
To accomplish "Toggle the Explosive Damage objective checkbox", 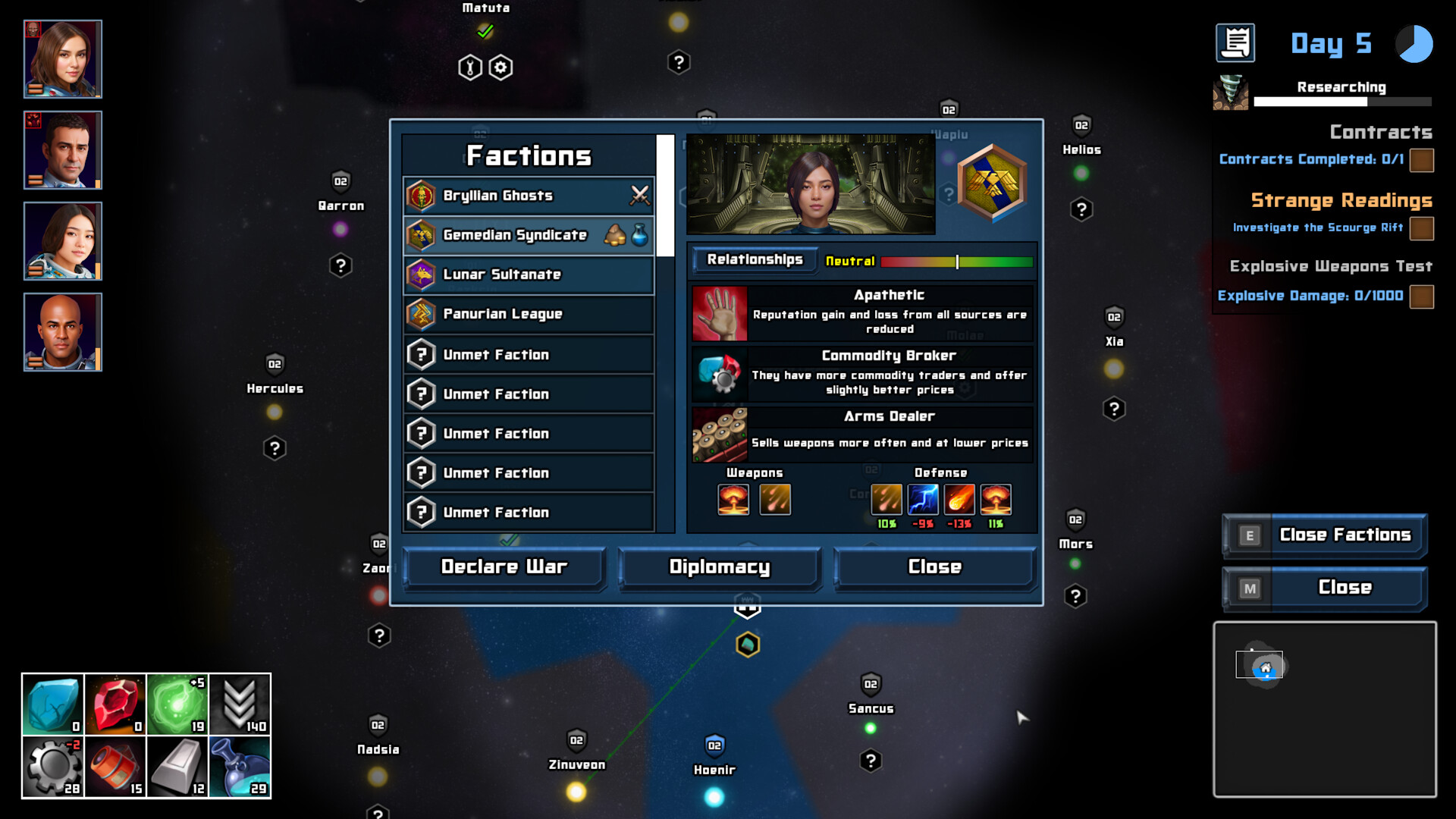I will click(x=1422, y=297).
